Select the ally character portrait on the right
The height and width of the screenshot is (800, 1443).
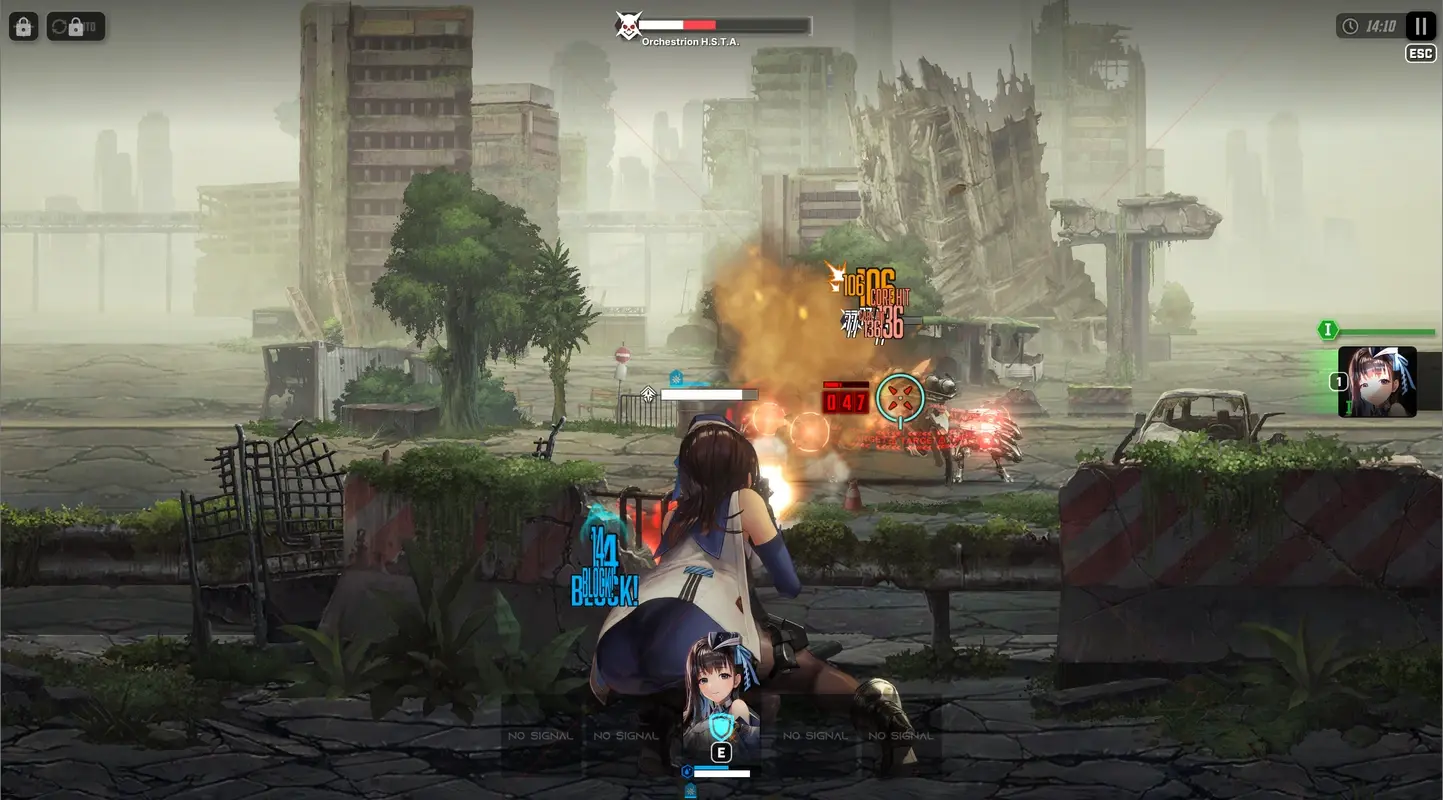tap(1377, 380)
